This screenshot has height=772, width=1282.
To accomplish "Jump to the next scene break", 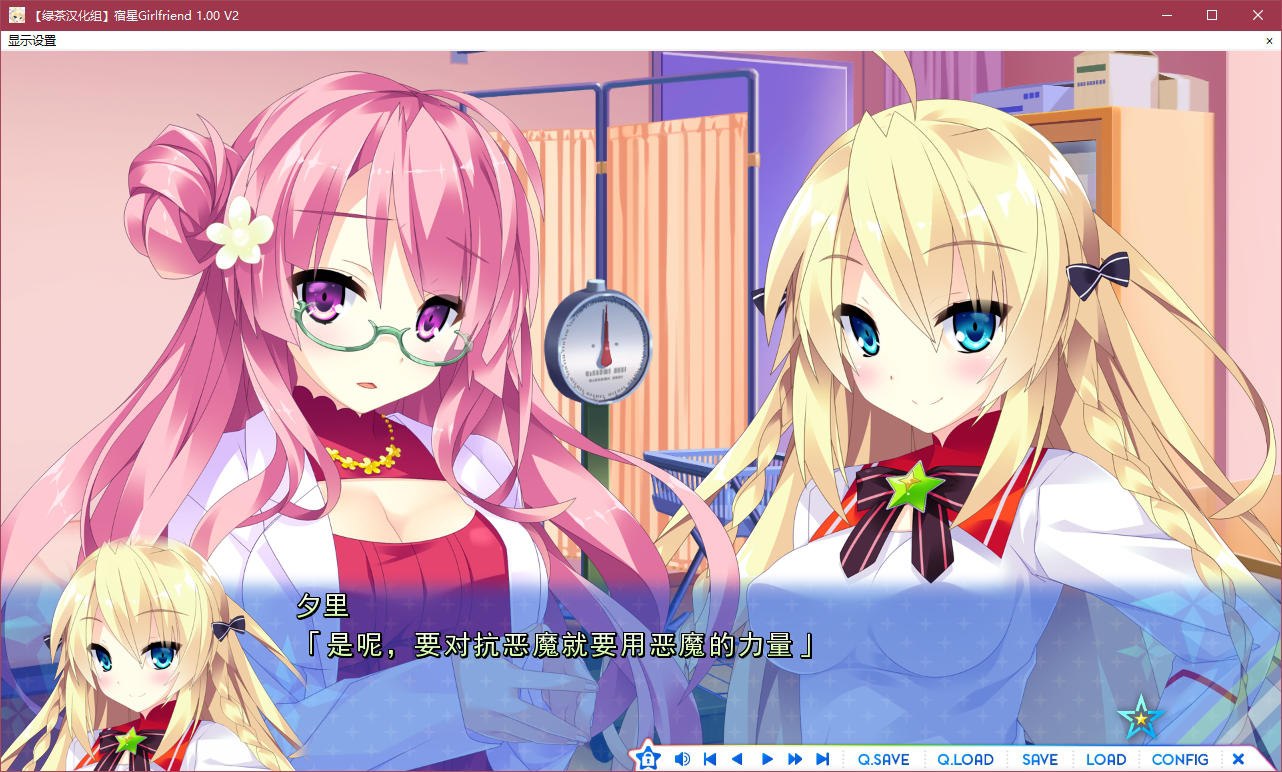I will (x=821, y=758).
